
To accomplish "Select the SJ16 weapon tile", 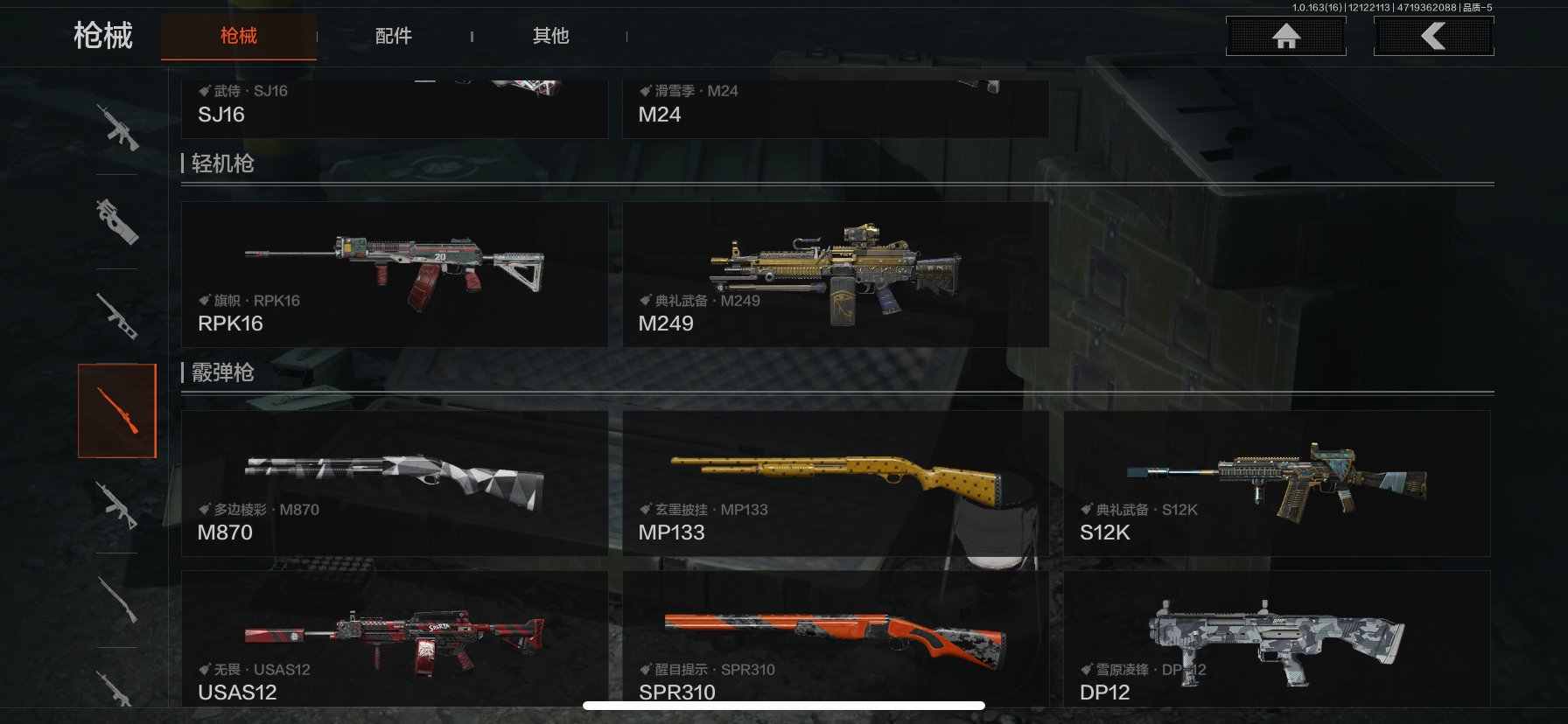I will tap(394, 109).
